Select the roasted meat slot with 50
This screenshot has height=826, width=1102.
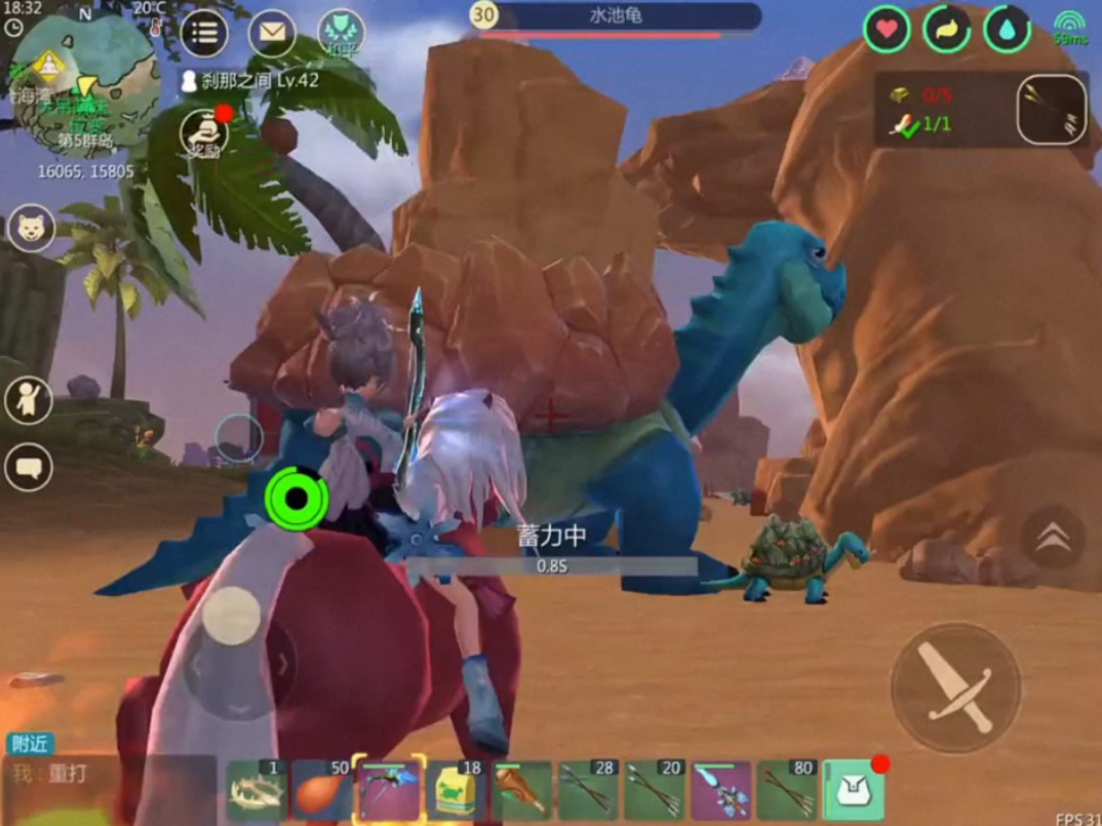tap(322, 791)
